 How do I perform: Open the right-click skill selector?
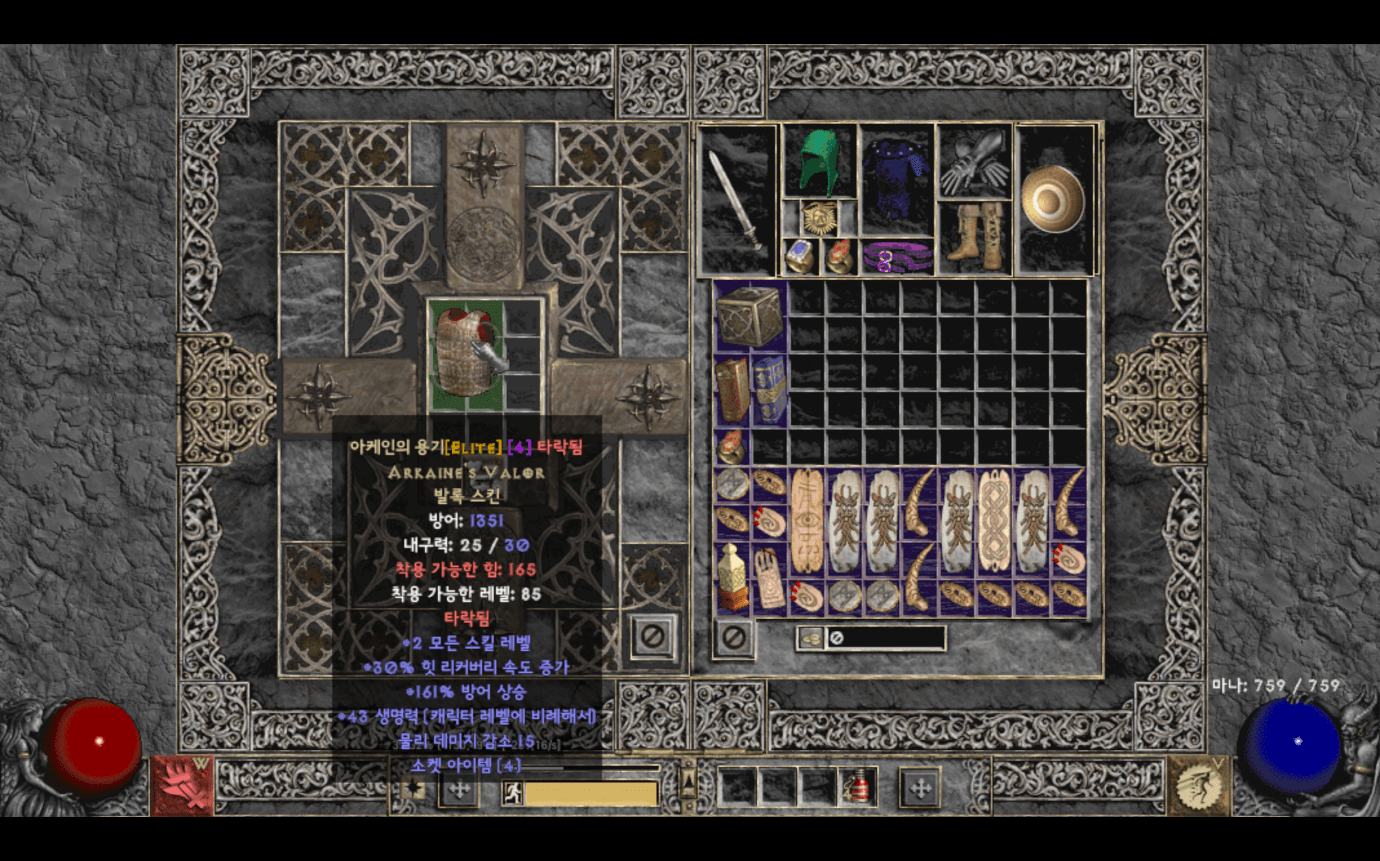point(1198,785)
